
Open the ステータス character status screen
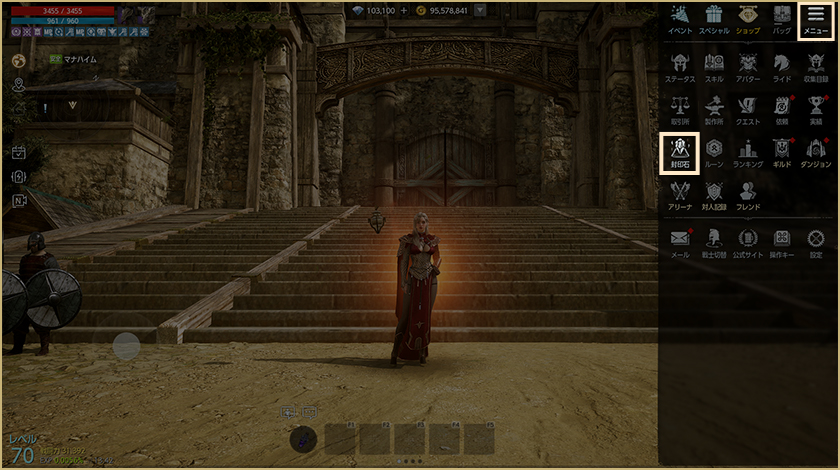pyautogui.click(x=680, y=64)
